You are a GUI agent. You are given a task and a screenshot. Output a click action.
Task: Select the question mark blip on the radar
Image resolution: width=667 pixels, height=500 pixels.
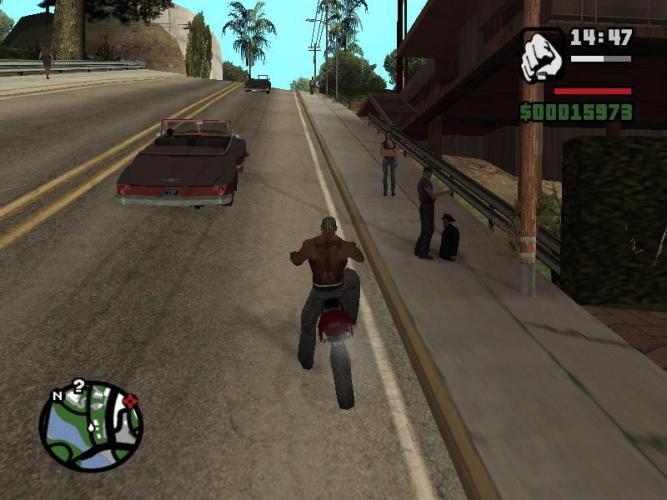(x=79, y=386)
